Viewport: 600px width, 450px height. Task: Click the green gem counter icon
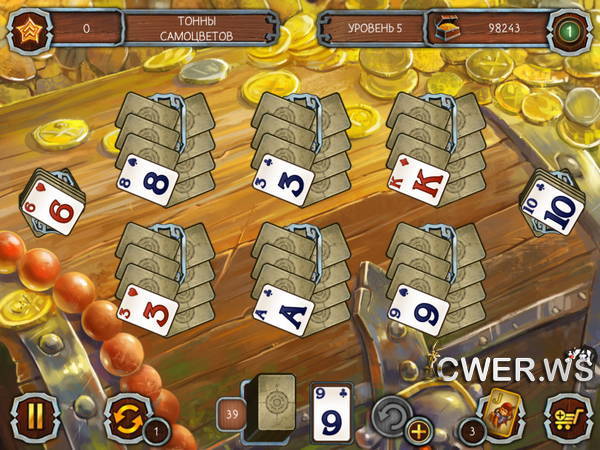click(x=568, y=29)
